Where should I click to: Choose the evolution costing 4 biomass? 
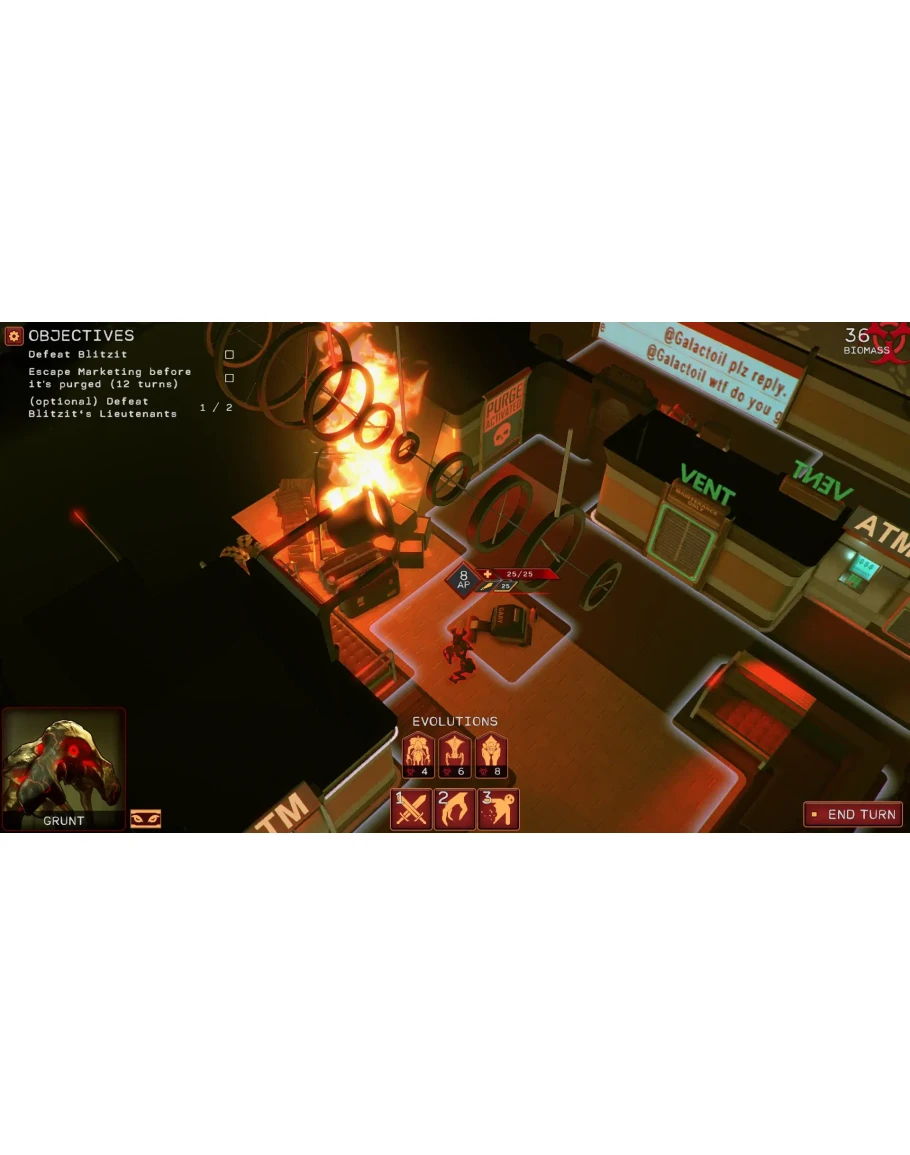pos(418,755)
